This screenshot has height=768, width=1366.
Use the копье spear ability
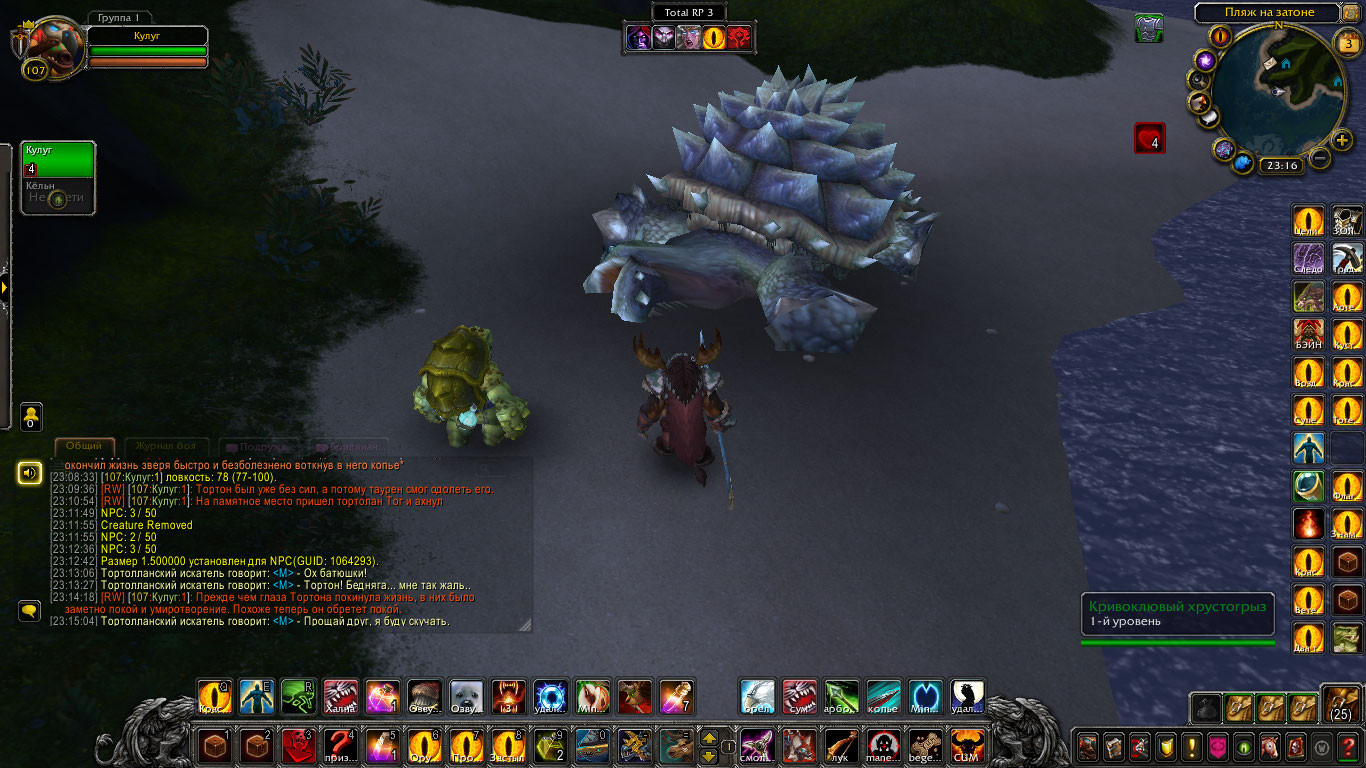883,695
